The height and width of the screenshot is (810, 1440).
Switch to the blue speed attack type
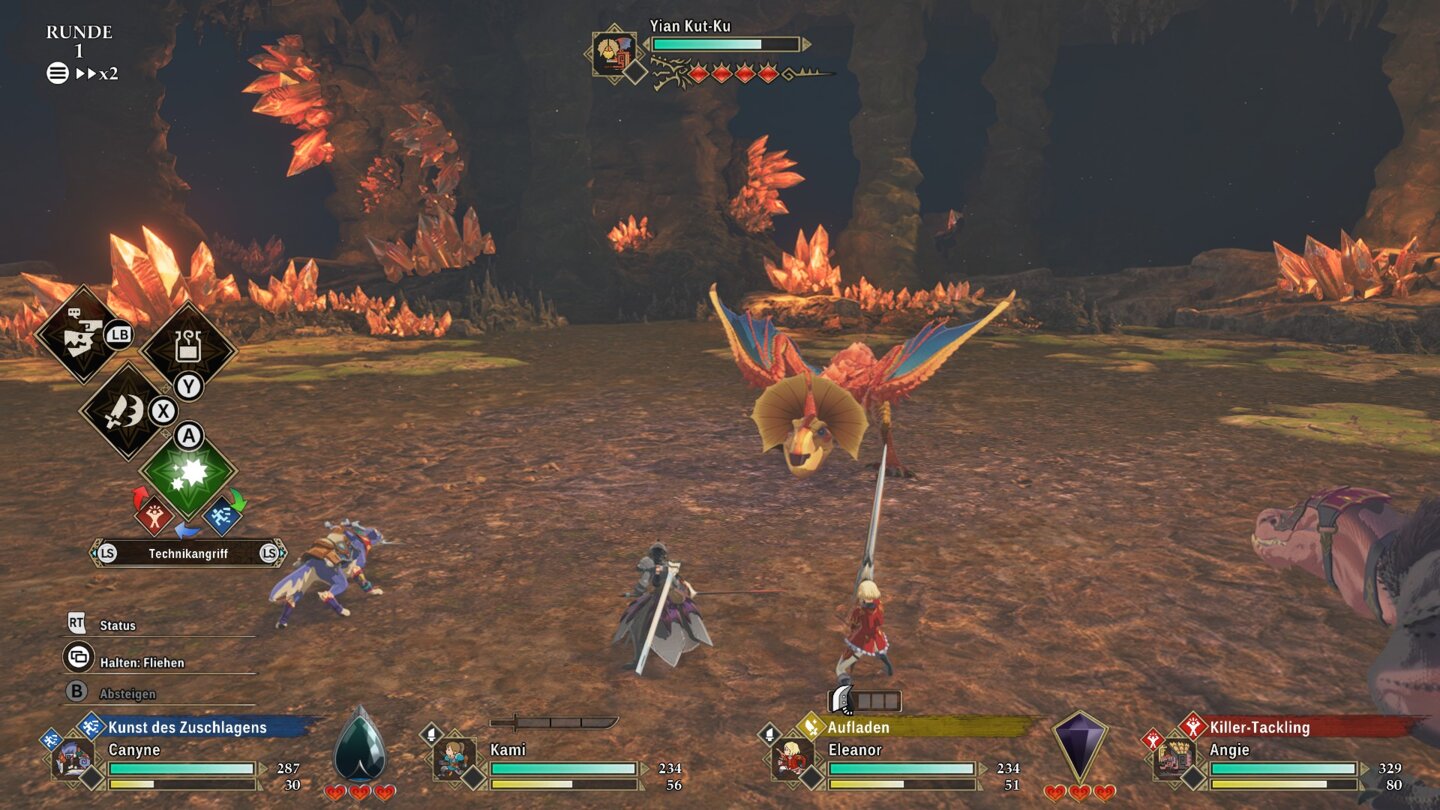tap(221, 515)
